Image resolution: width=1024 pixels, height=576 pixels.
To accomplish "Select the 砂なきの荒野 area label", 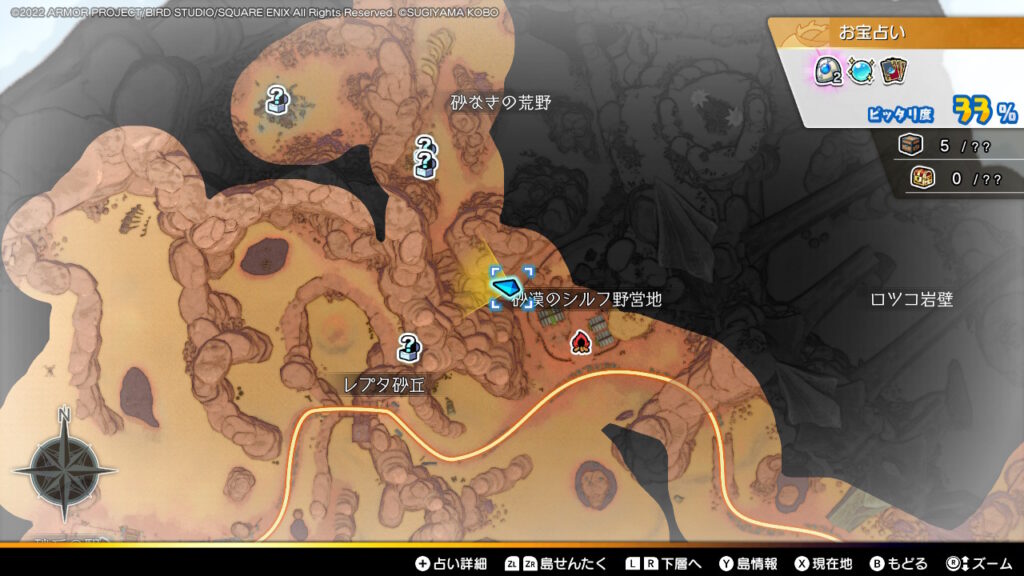I will tap(500, 102).
